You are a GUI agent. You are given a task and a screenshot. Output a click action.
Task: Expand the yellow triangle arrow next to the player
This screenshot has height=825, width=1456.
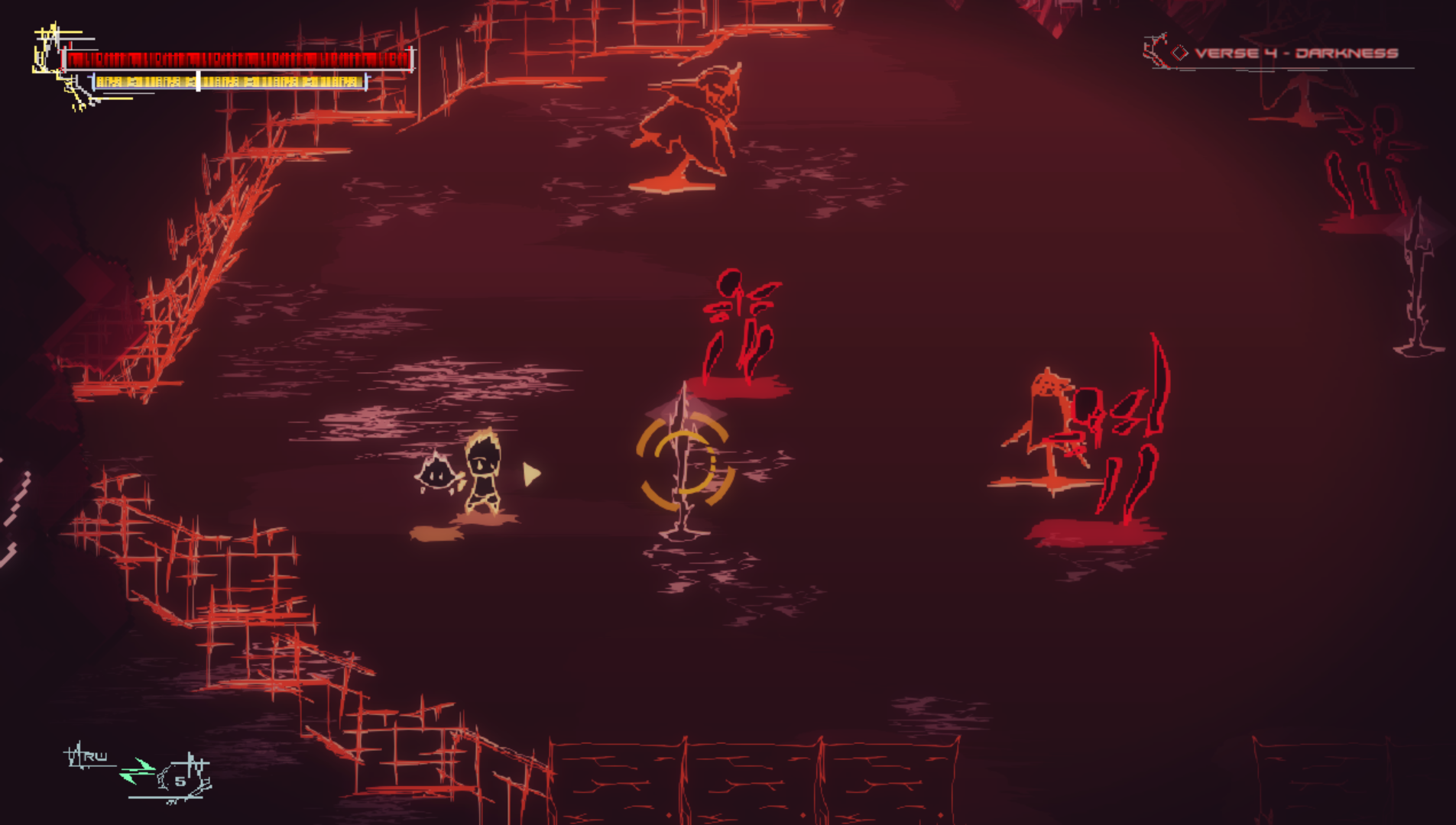point(533,474)
